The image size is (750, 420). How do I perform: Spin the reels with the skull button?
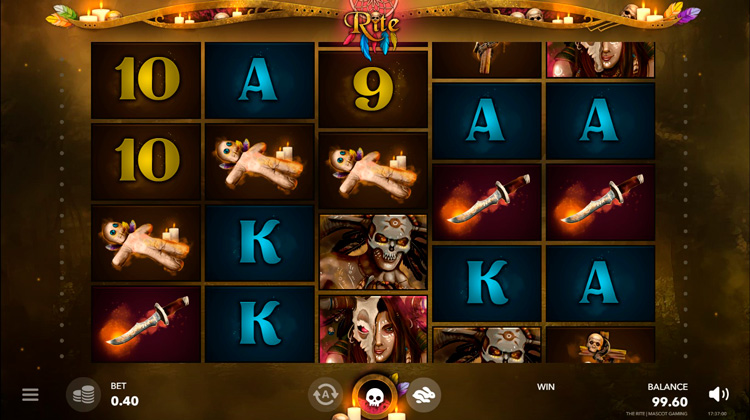coord(375,397)
